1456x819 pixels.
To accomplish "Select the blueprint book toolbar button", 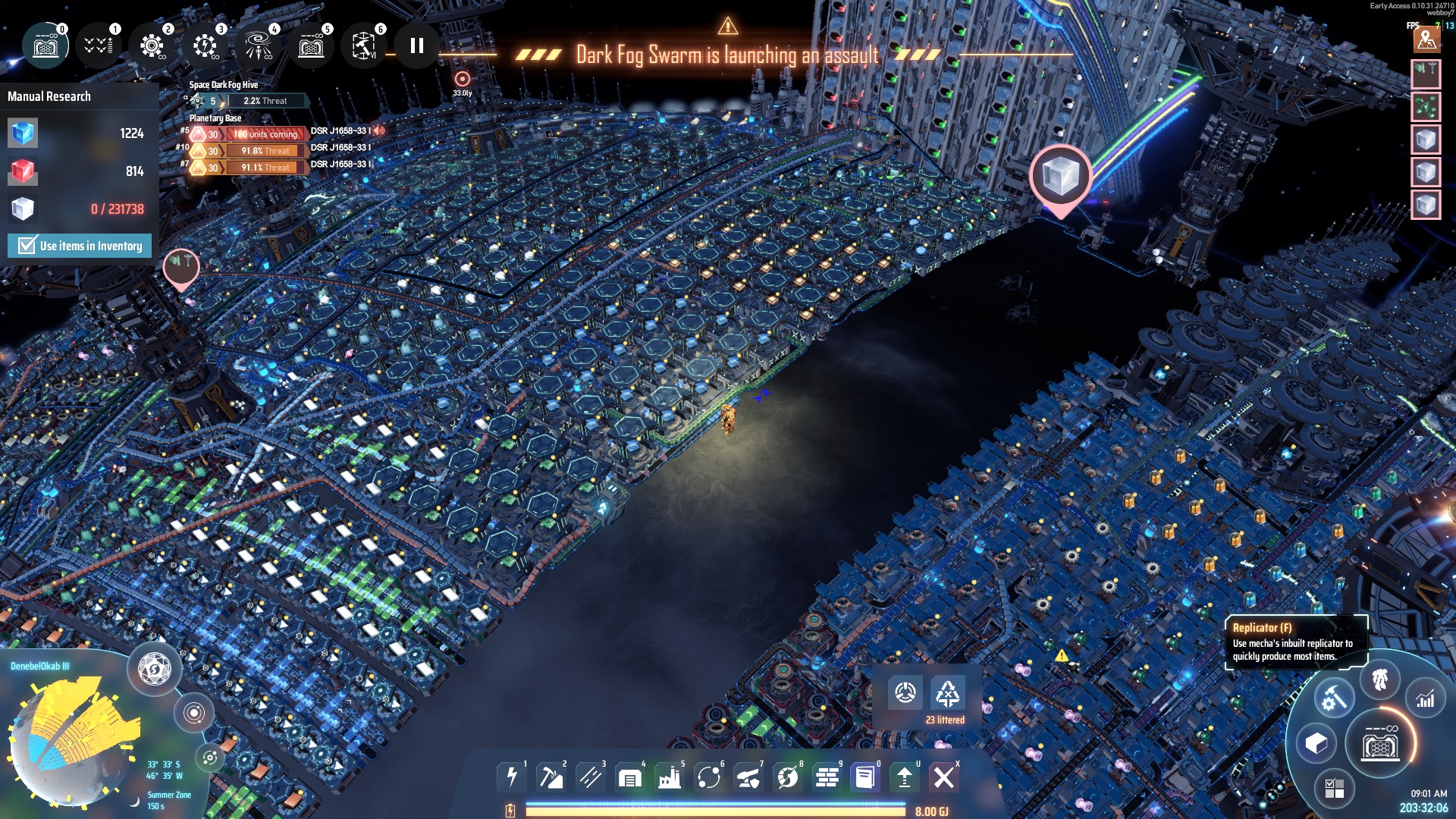I will pos(864,777).
